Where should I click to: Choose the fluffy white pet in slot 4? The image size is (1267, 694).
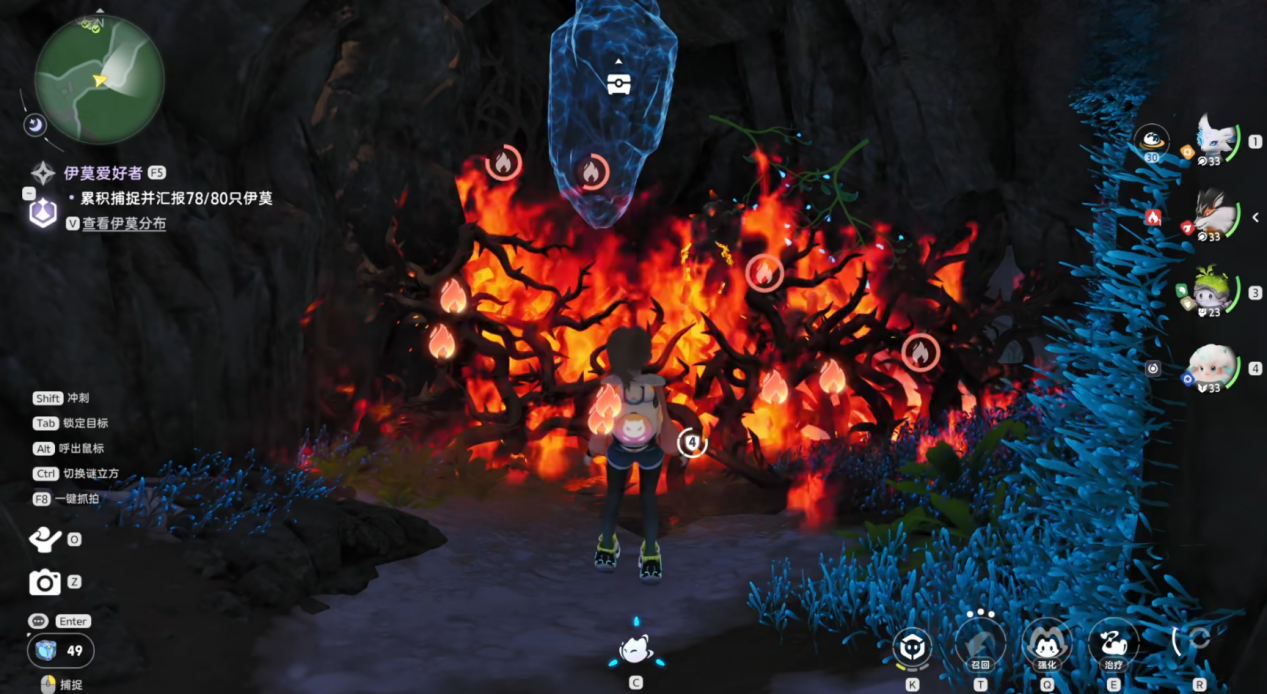coord(1215,368)
